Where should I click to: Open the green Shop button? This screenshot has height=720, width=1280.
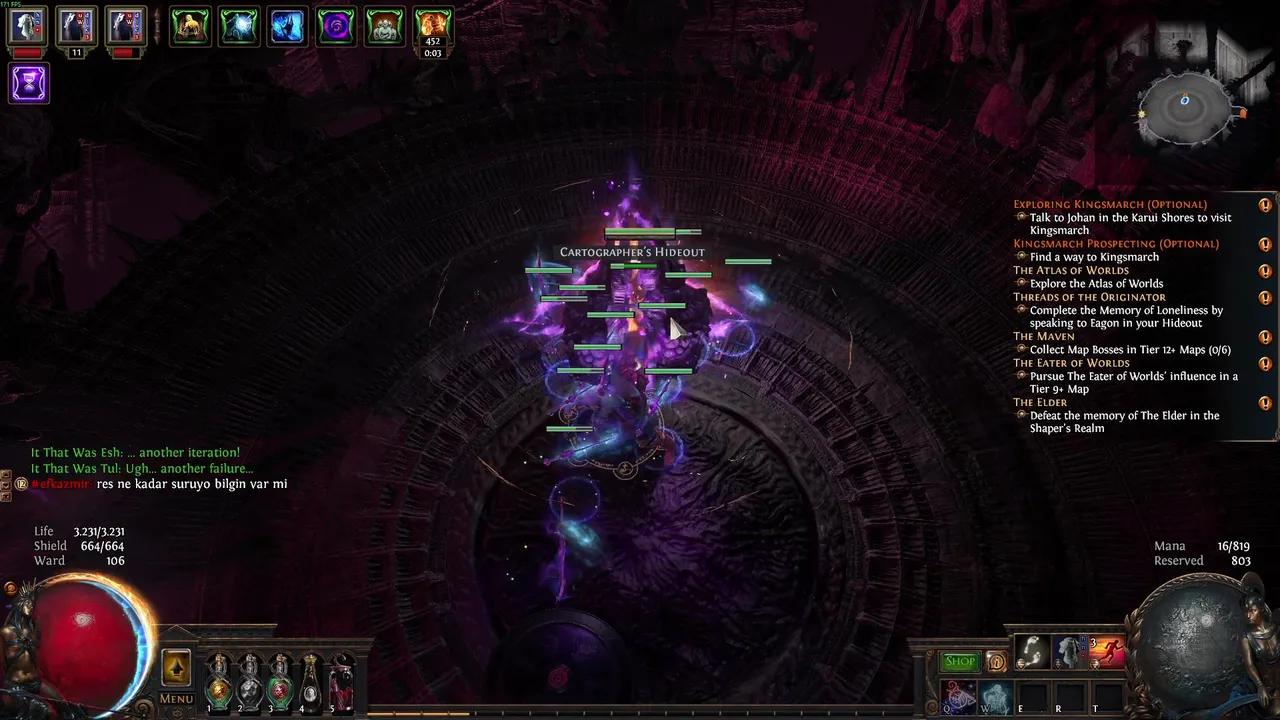[x=959, y=661]
